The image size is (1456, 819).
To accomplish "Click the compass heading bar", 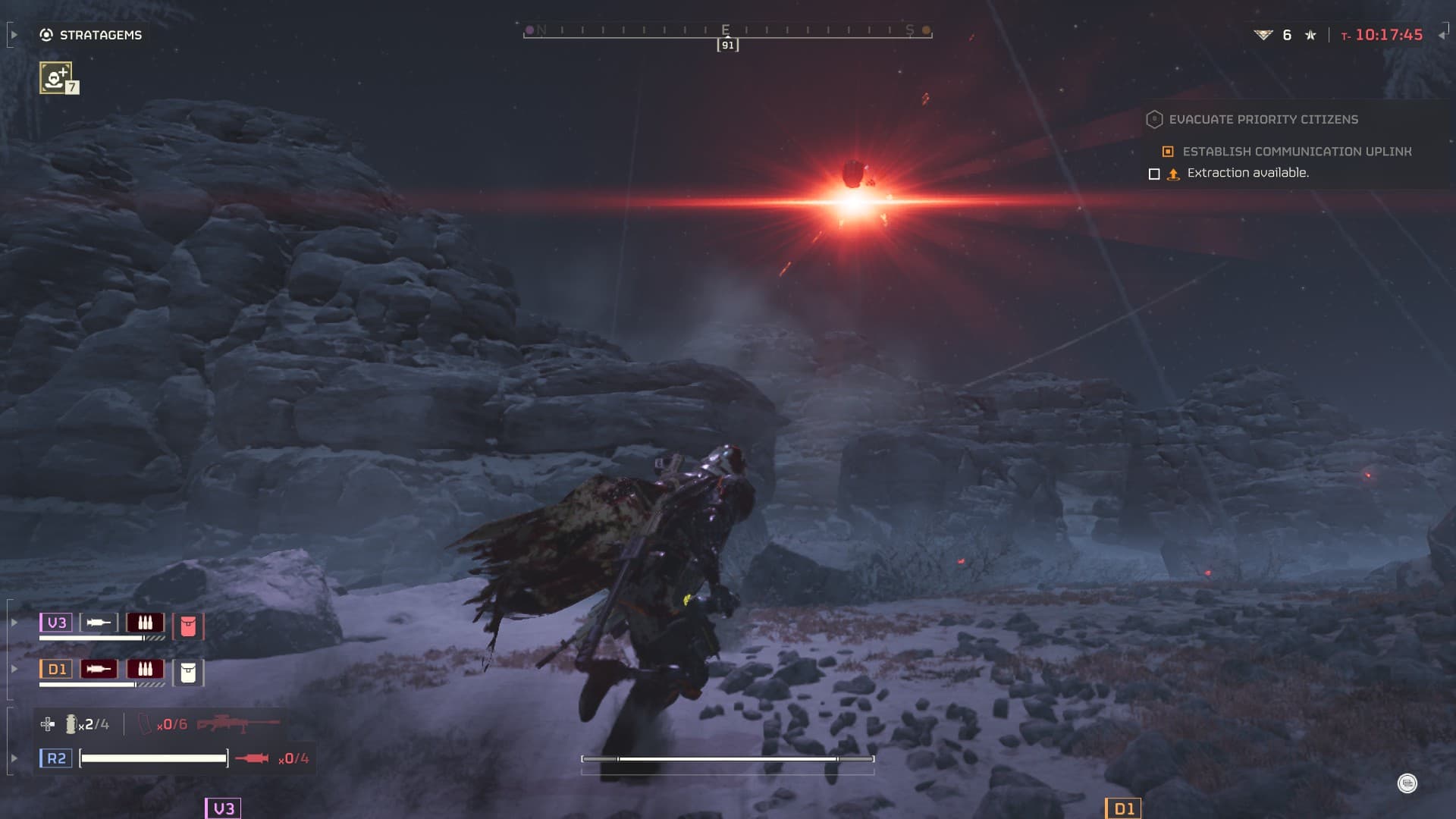I will 727,32.
